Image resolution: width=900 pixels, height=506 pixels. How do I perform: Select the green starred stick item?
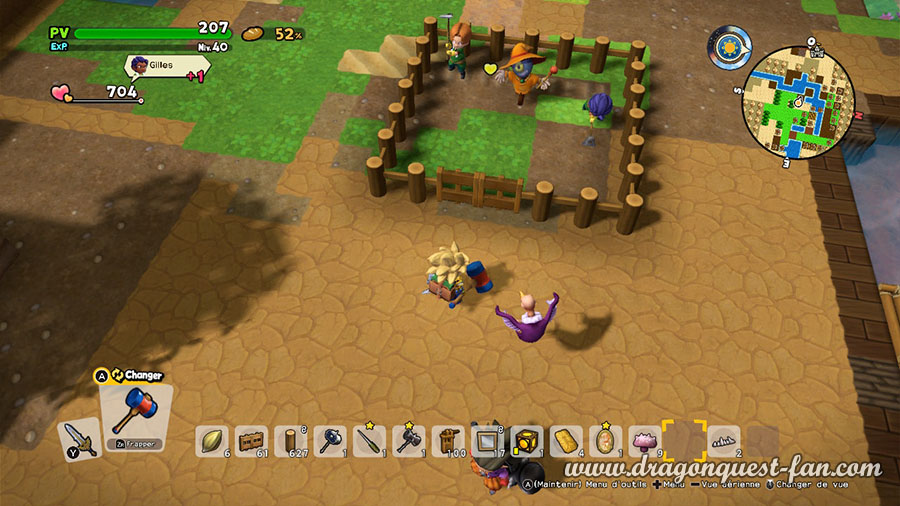369,441
